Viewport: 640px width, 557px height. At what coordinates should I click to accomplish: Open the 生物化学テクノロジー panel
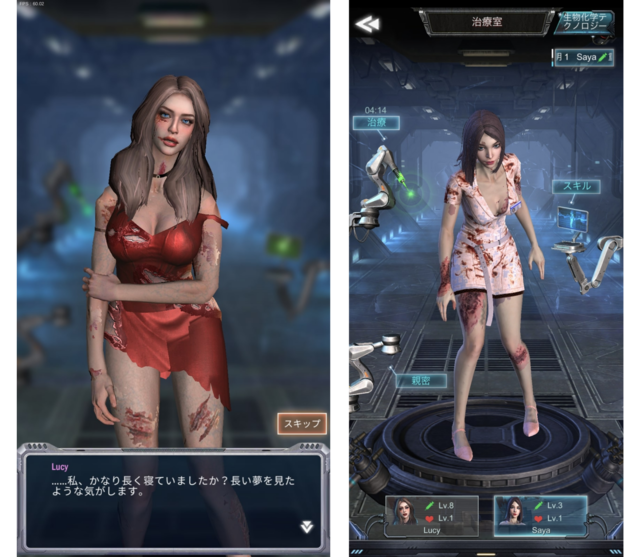tap(587, 23)
